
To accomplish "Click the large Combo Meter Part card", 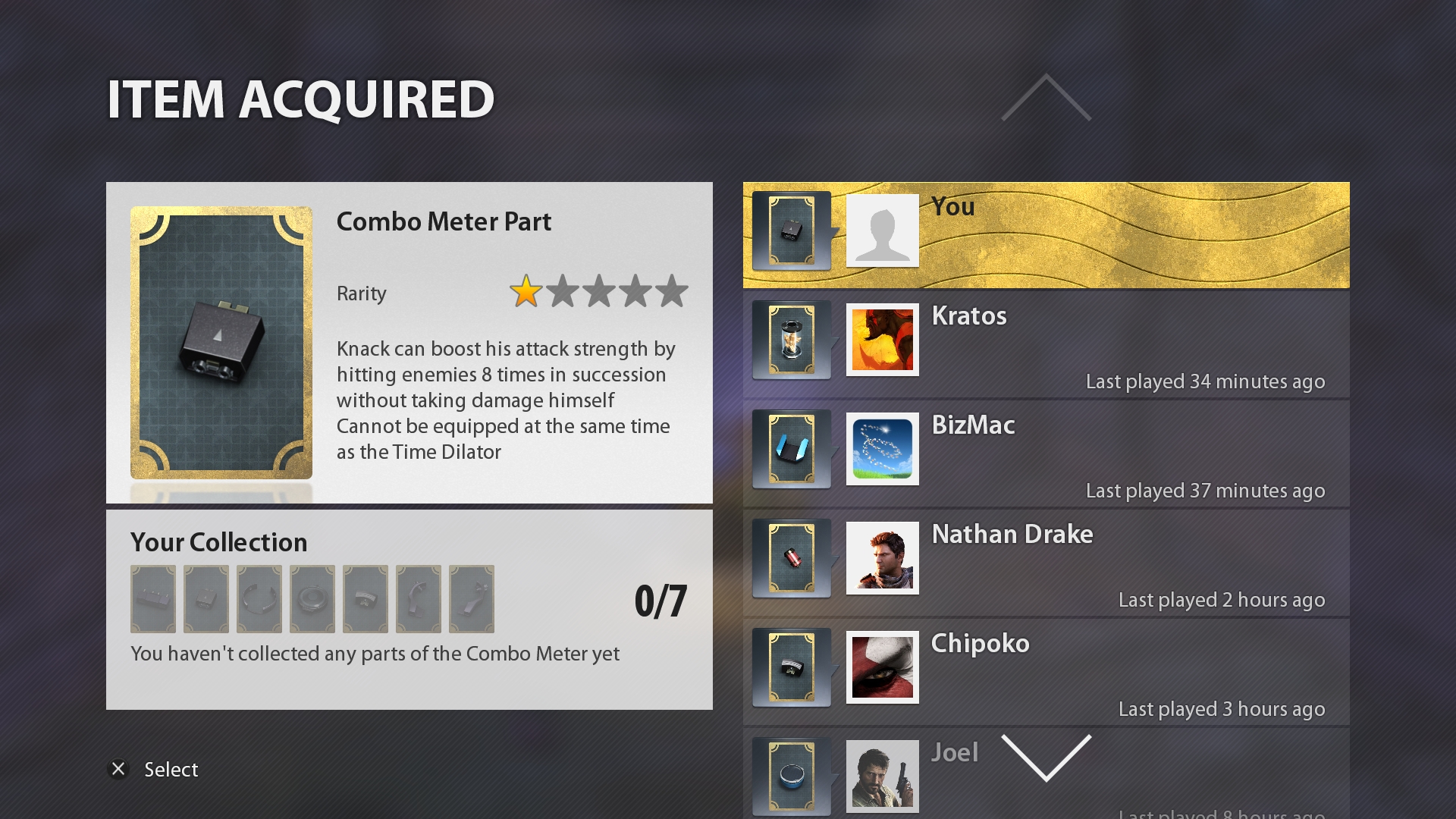I will pyautogui.click(x=221, y=343).
